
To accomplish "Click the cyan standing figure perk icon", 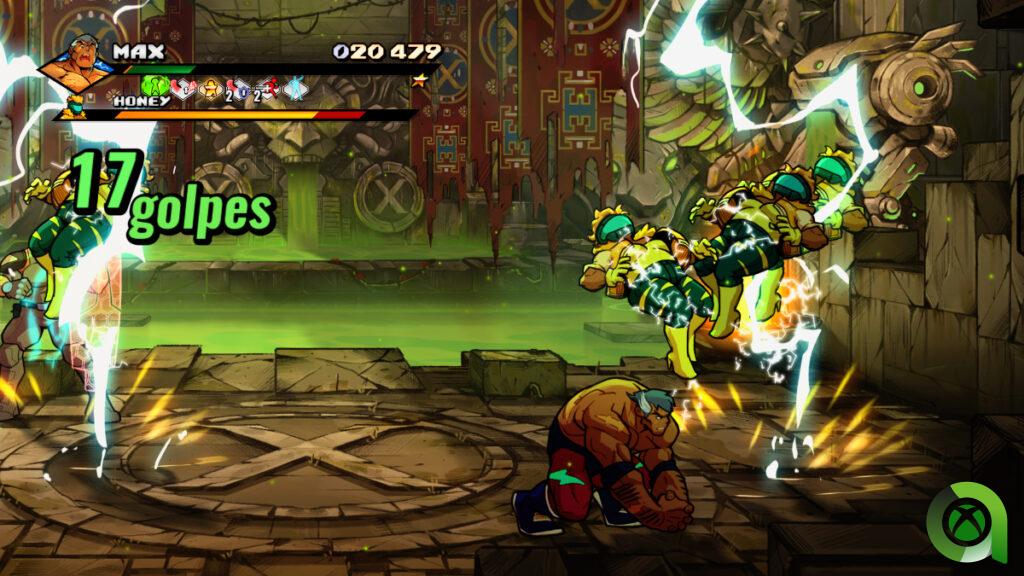I will (x=296, y=88).
